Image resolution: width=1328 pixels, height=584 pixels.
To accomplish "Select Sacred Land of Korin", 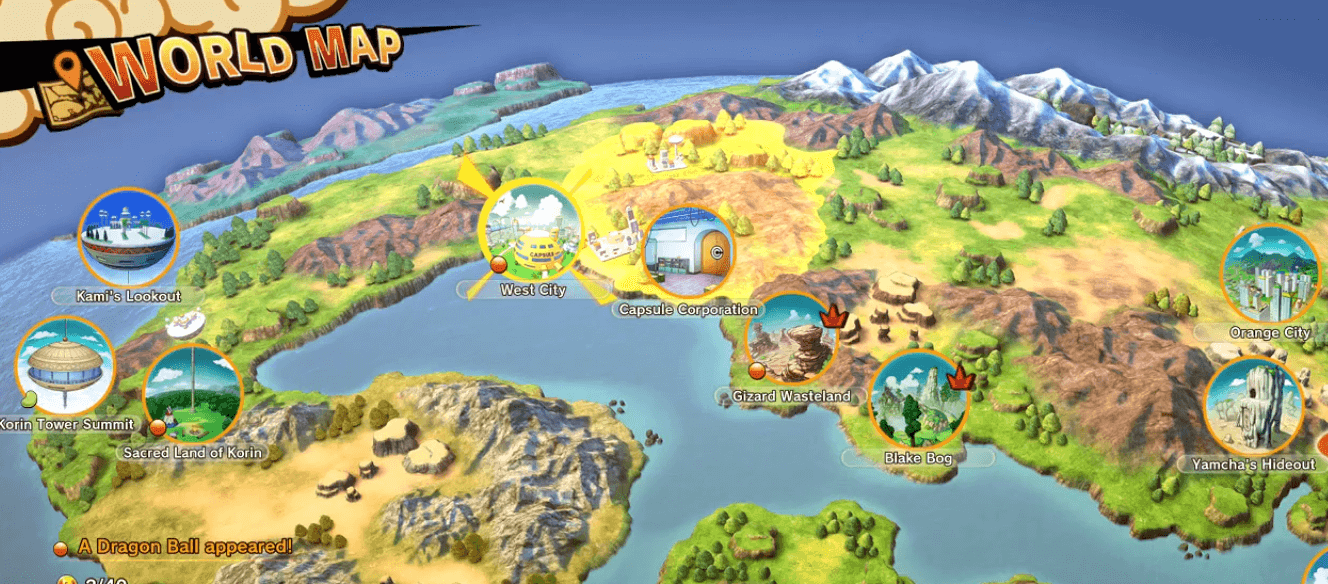I will tap(193, 395).
